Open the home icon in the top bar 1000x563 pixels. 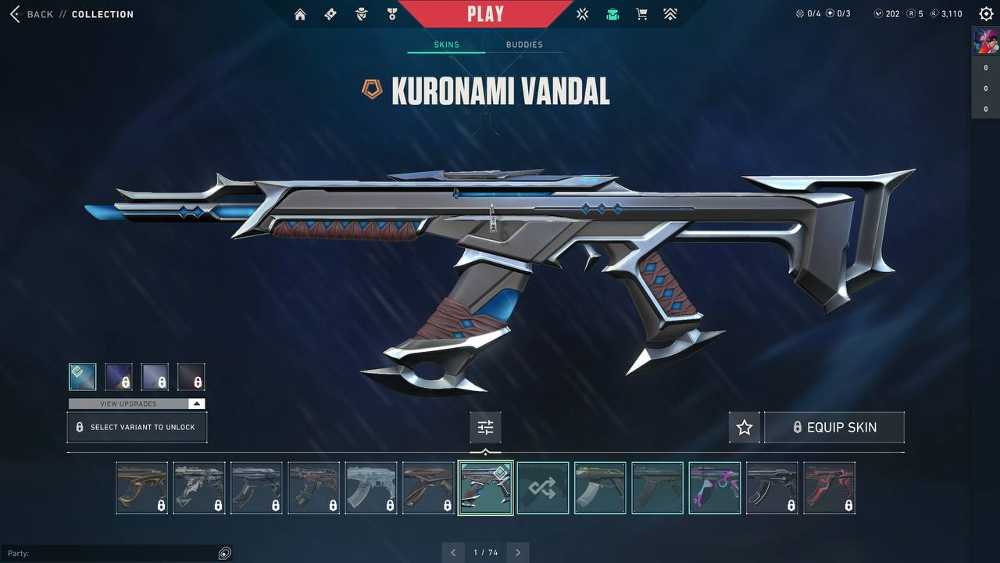[x=300, y=14]
